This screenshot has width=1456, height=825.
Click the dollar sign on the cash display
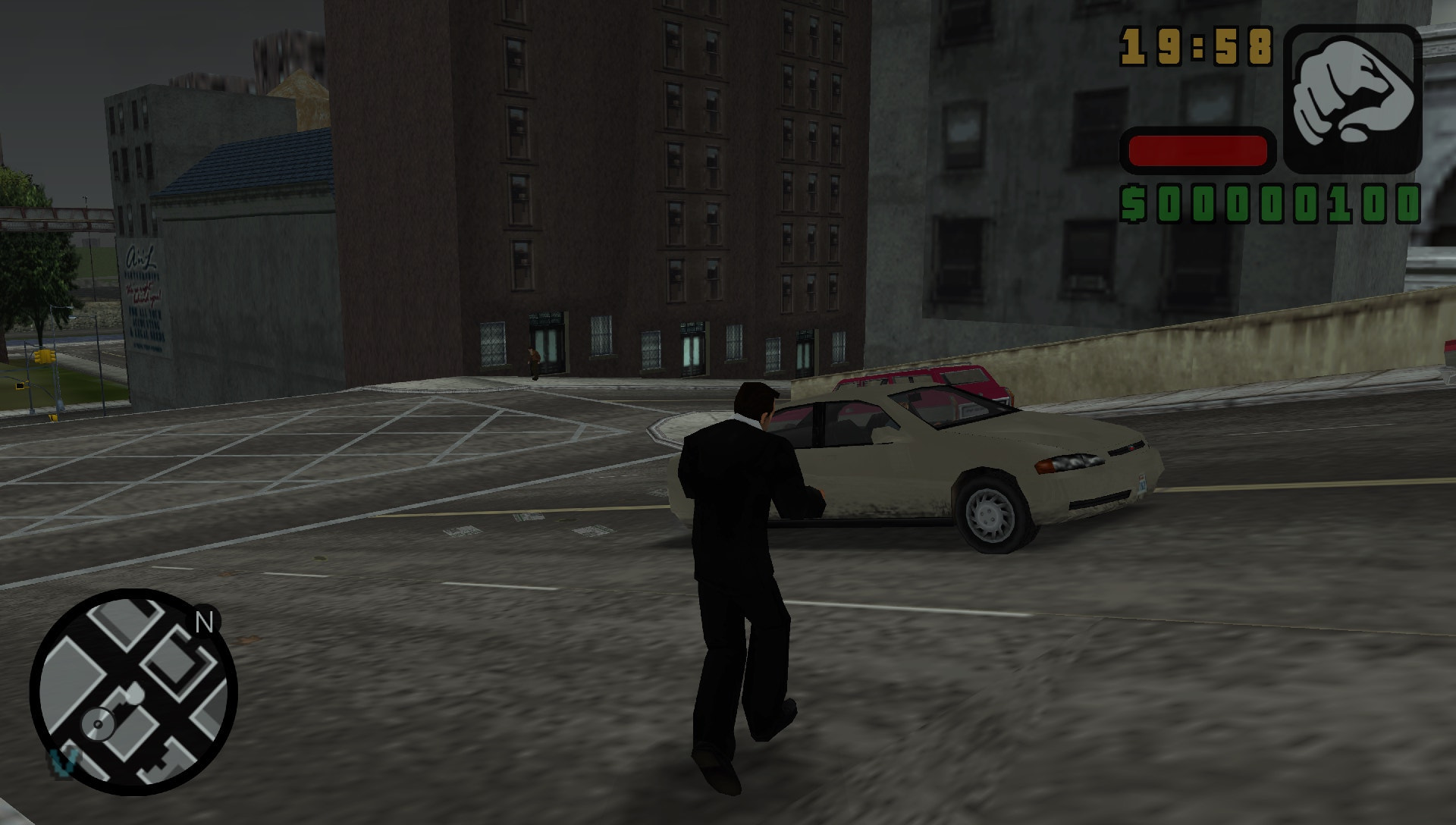point(1131,203)
